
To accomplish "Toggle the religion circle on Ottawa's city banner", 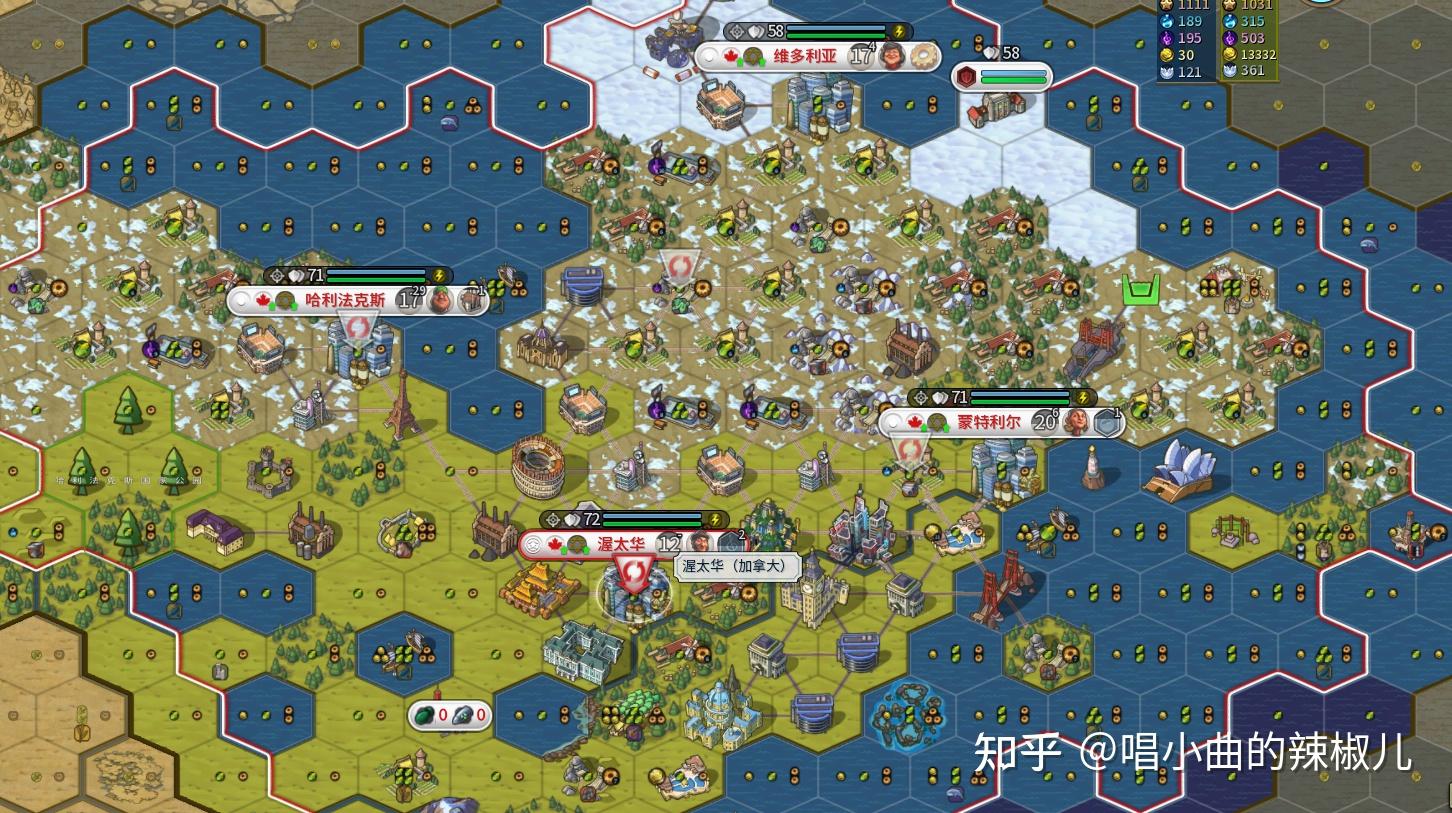I will [x=536, y=543].
